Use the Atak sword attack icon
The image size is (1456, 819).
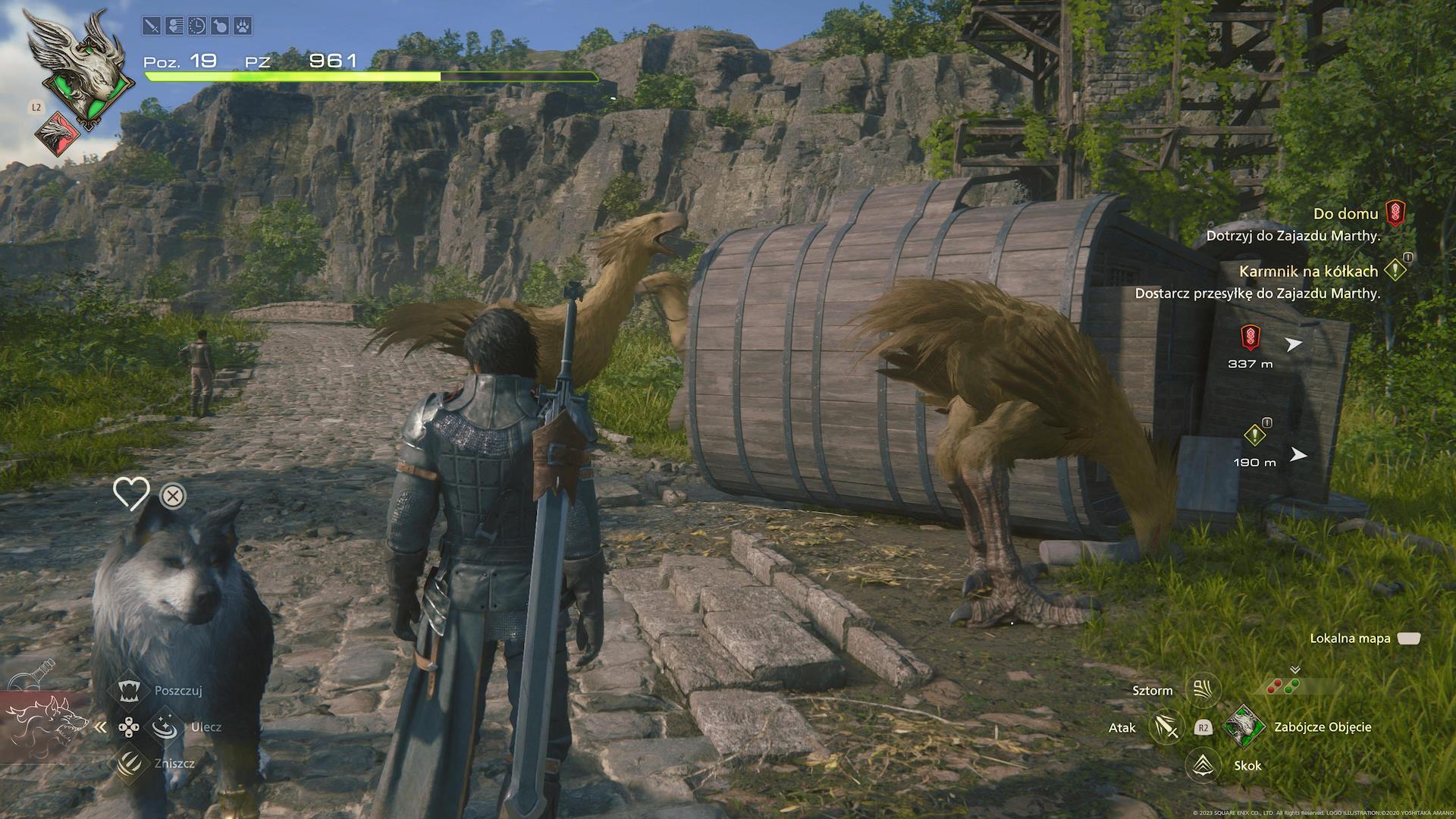1166,727
